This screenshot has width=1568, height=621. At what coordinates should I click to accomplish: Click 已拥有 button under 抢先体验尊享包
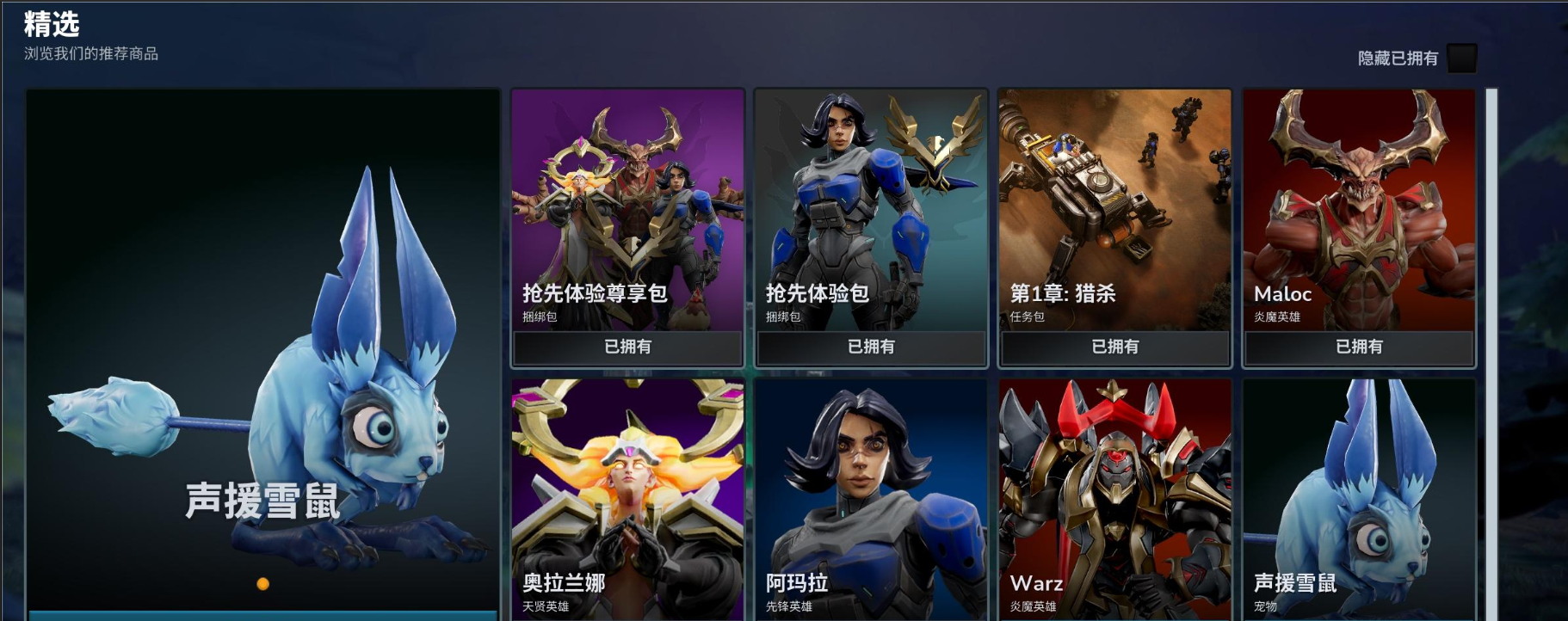point(627,347)
